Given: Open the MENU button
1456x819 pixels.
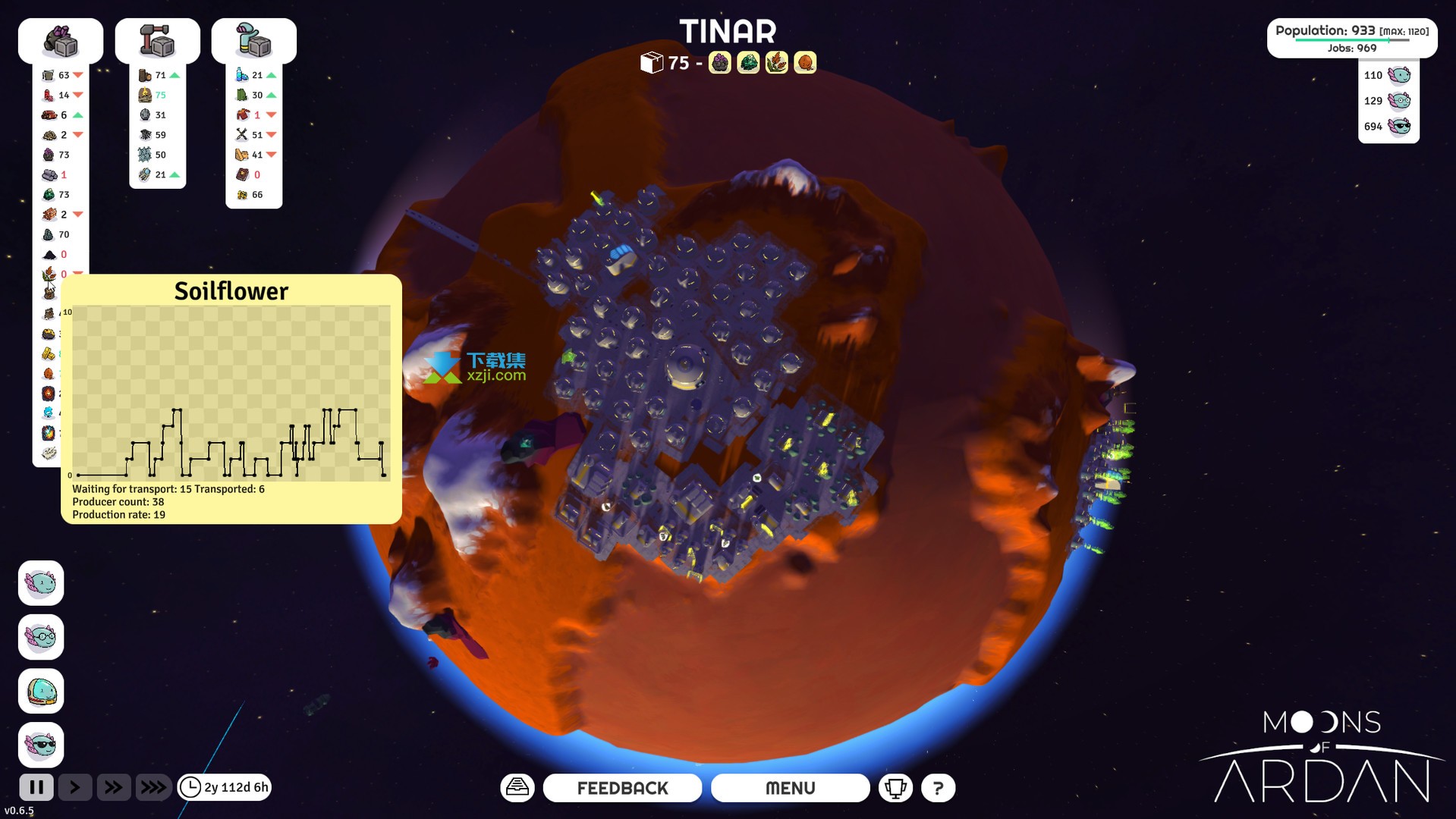Looking at the screenshot, I should pyautogui.click(x=790, y=788).
